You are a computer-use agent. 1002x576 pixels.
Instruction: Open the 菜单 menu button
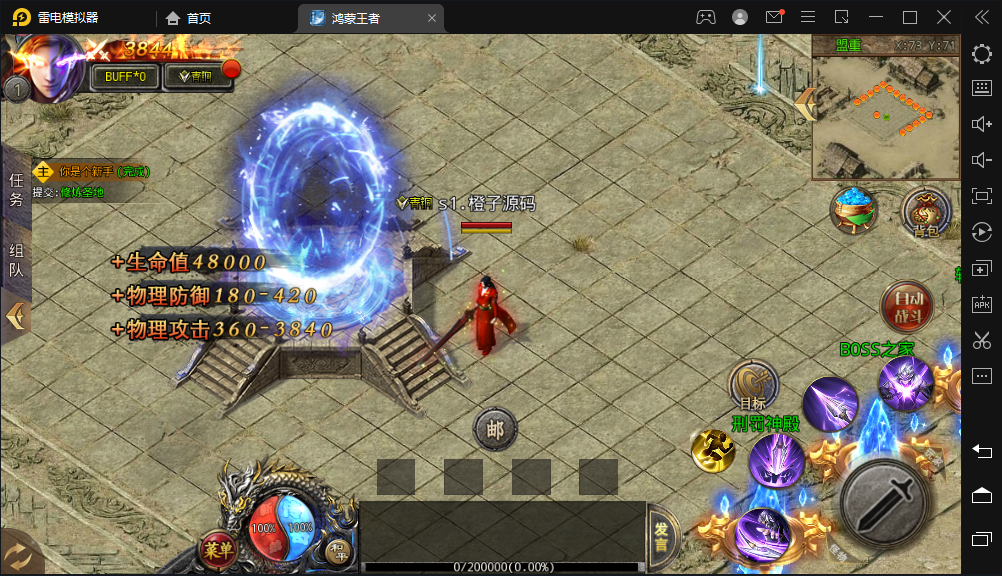(x=219, y=548)
